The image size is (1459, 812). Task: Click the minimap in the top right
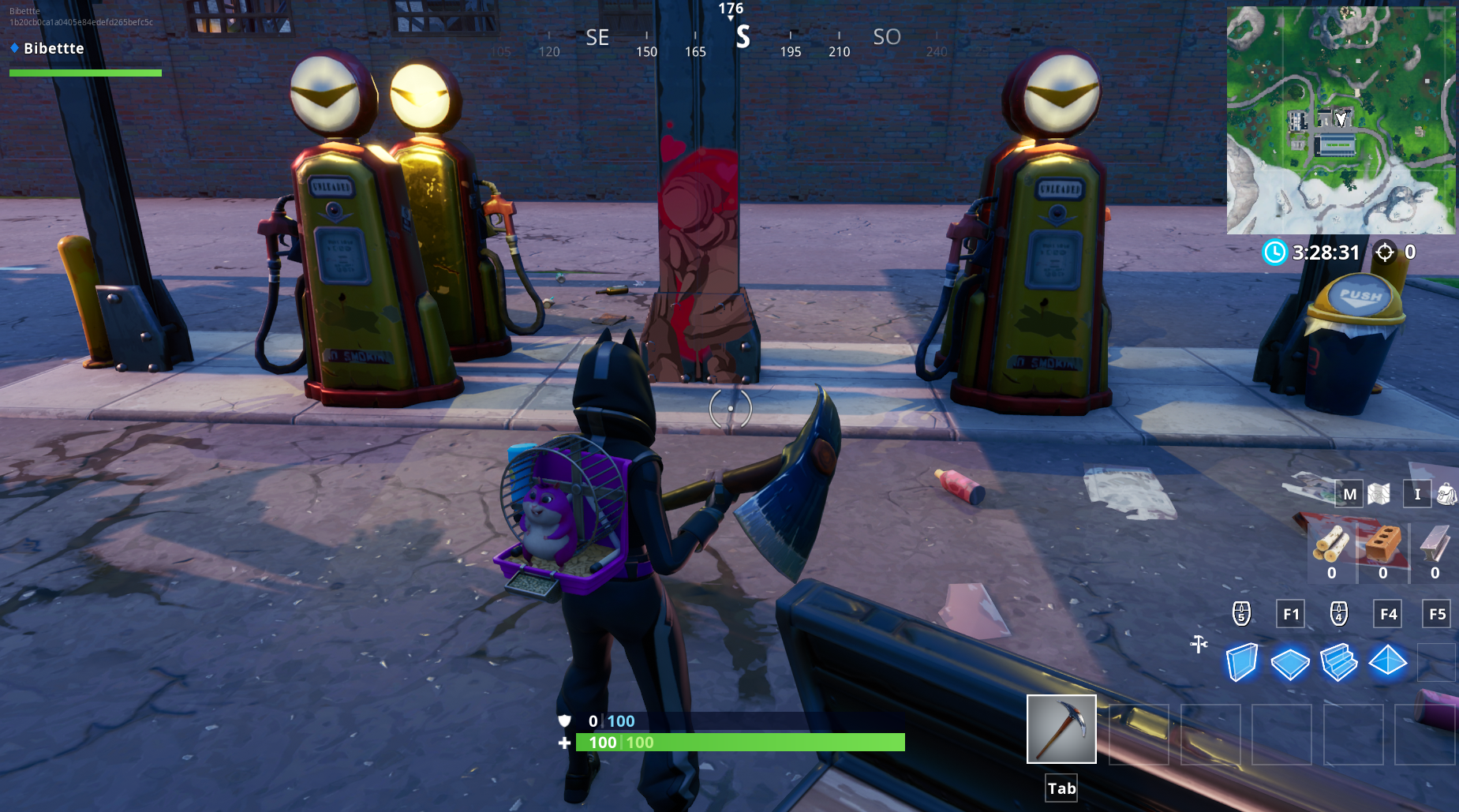(1341, 118)
